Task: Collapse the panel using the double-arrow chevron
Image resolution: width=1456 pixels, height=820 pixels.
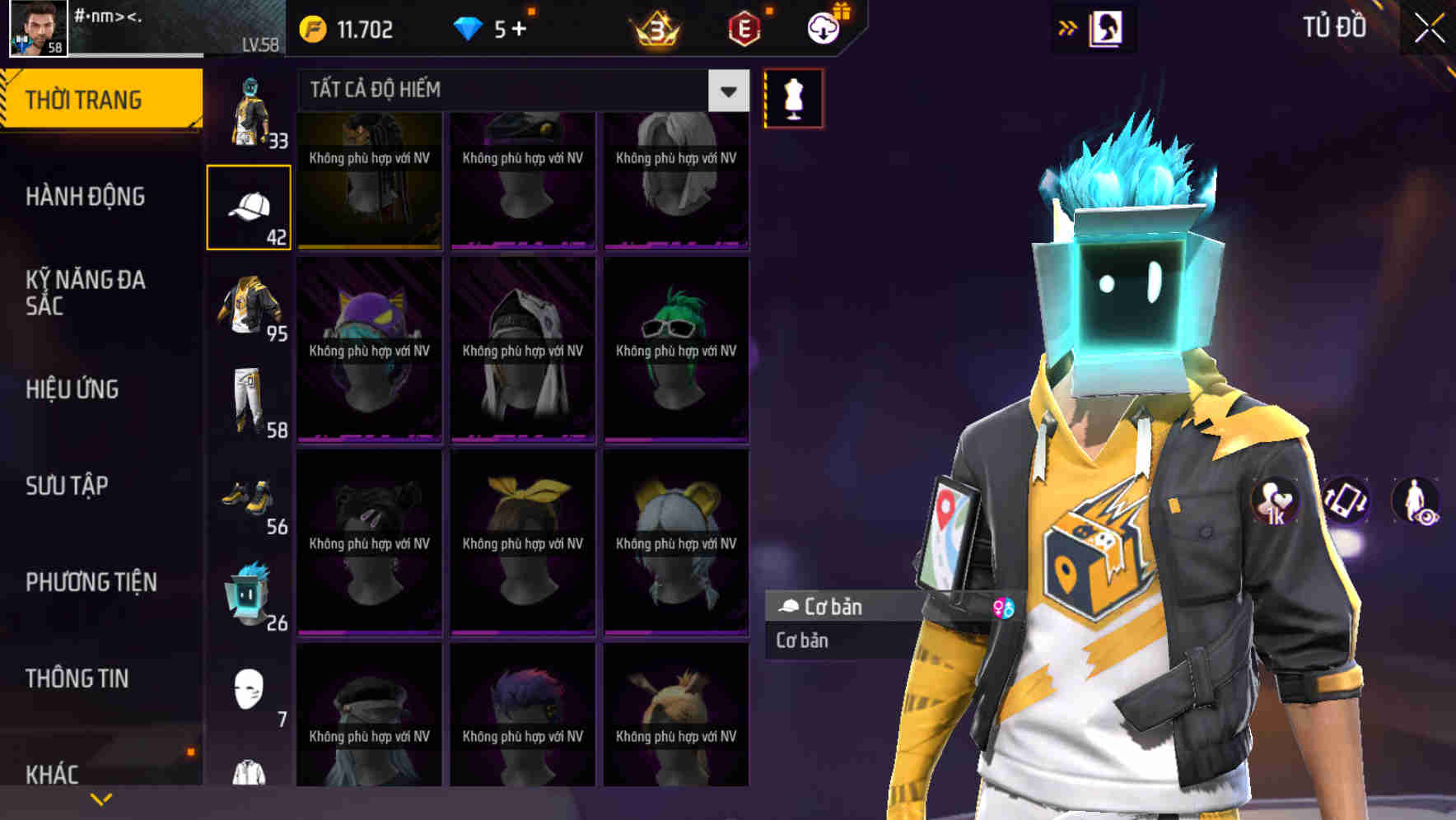Action: click(x=1067, y=26)
